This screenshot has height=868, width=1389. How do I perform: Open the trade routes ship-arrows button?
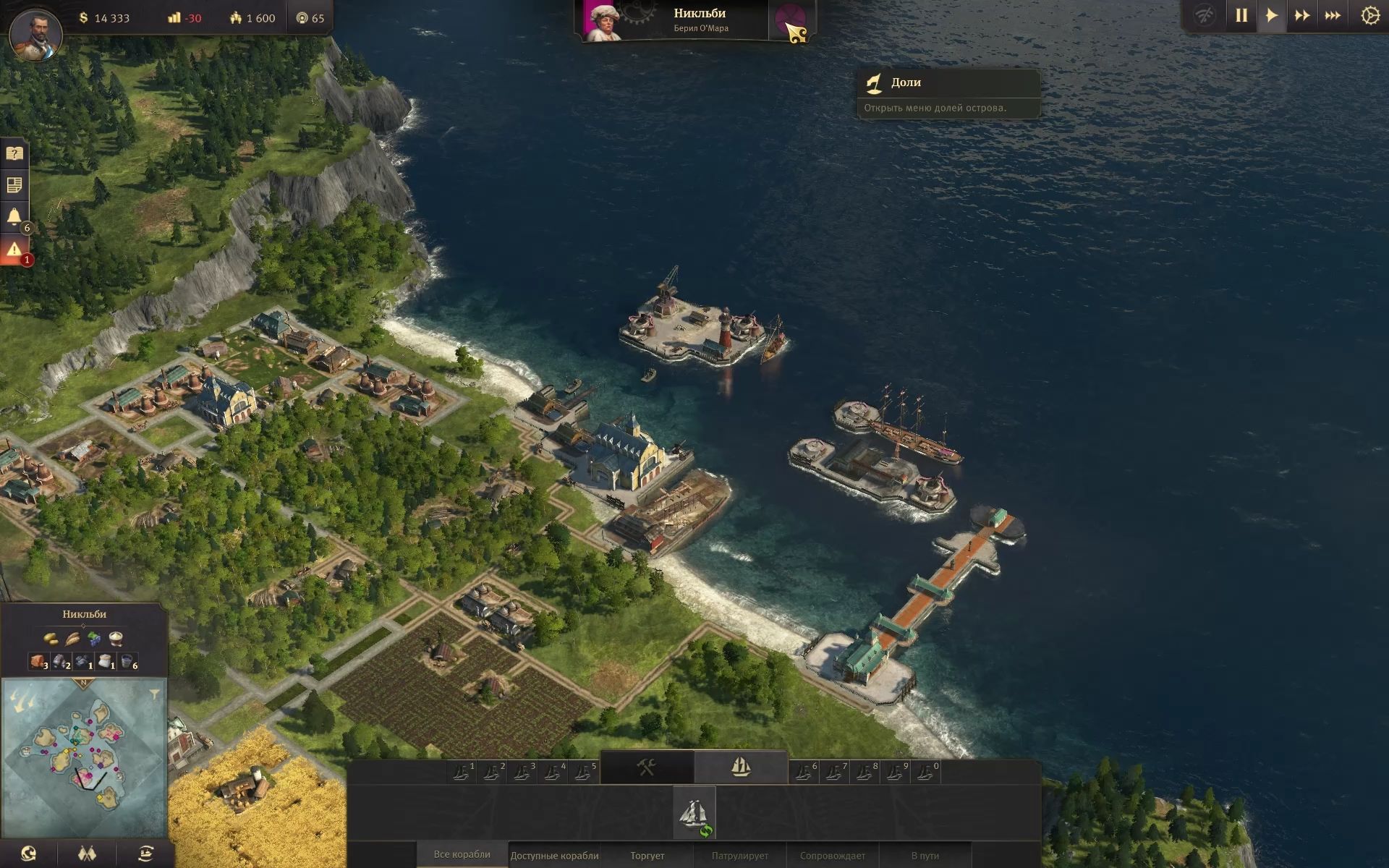(145, 854)
